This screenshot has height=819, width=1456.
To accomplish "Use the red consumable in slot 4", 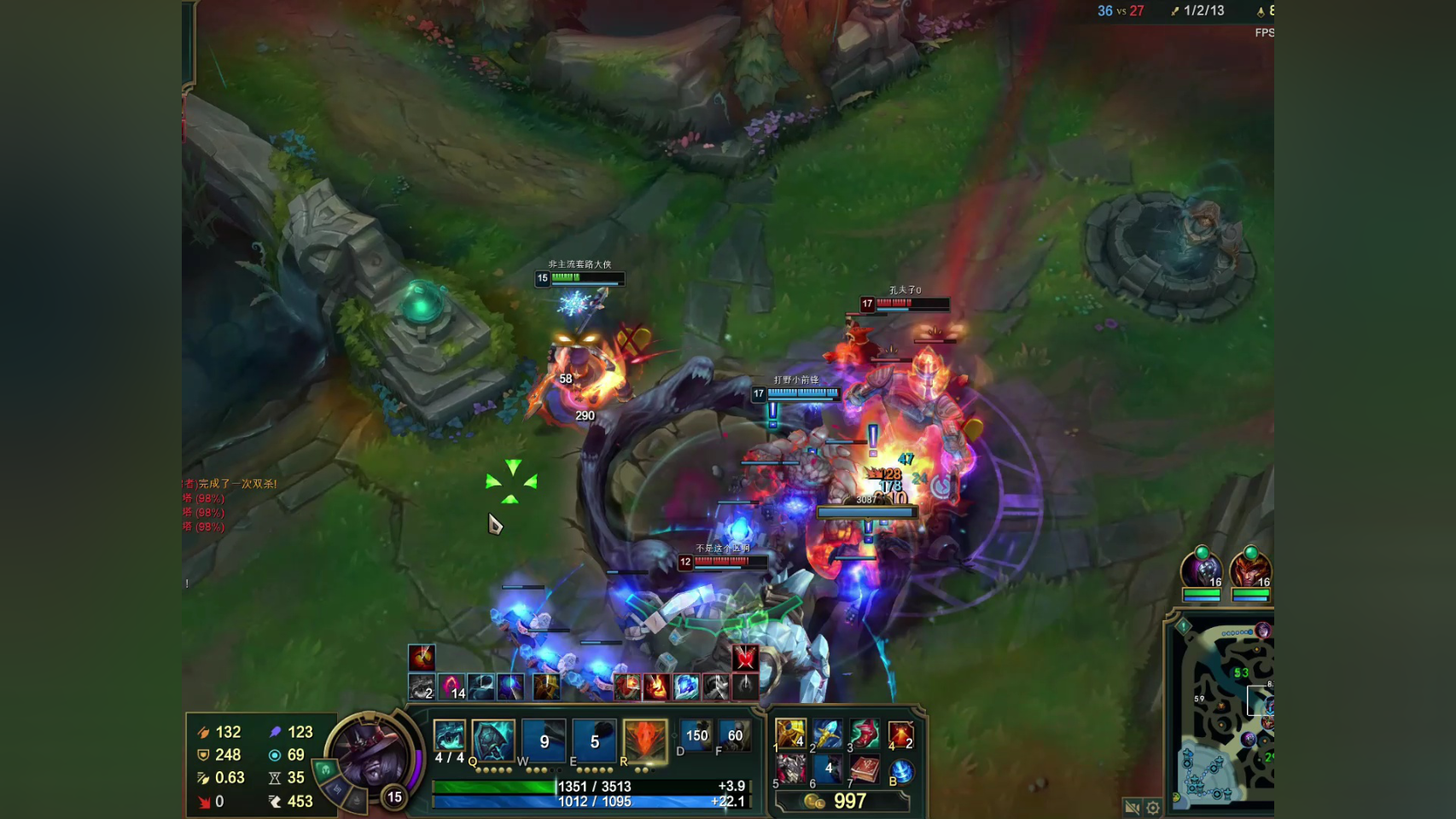I will (900, 734).
